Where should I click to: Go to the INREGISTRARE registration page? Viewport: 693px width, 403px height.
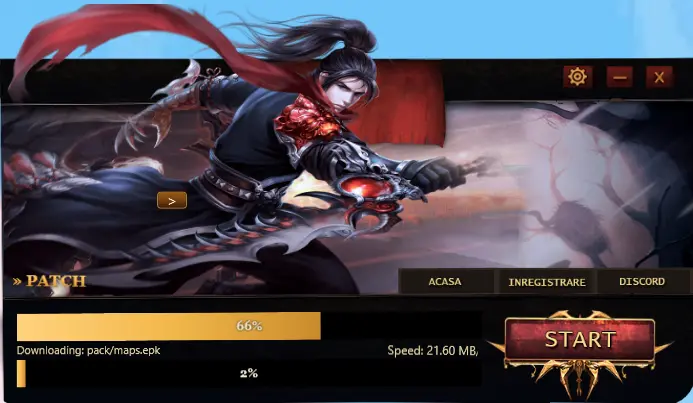pos(546,282)
